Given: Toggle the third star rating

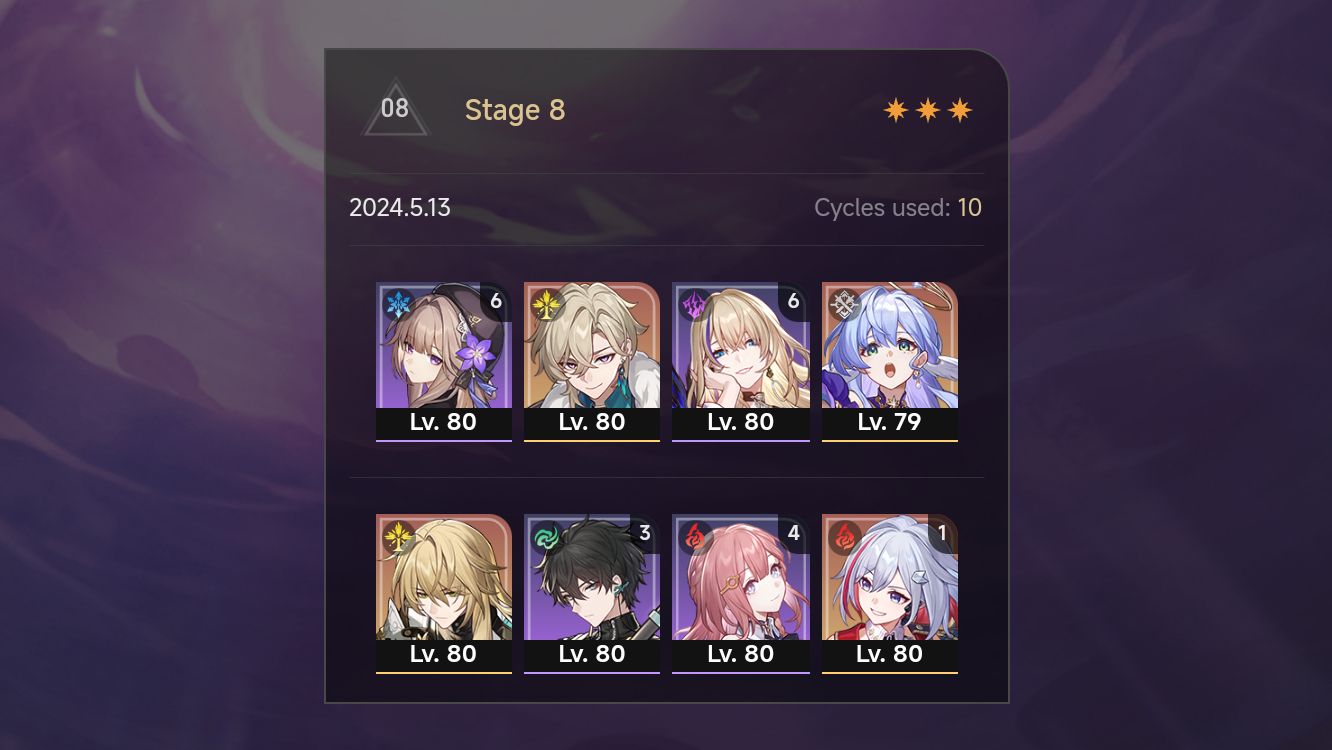Looking at the screenshot, I should click(x=959, y=109).
